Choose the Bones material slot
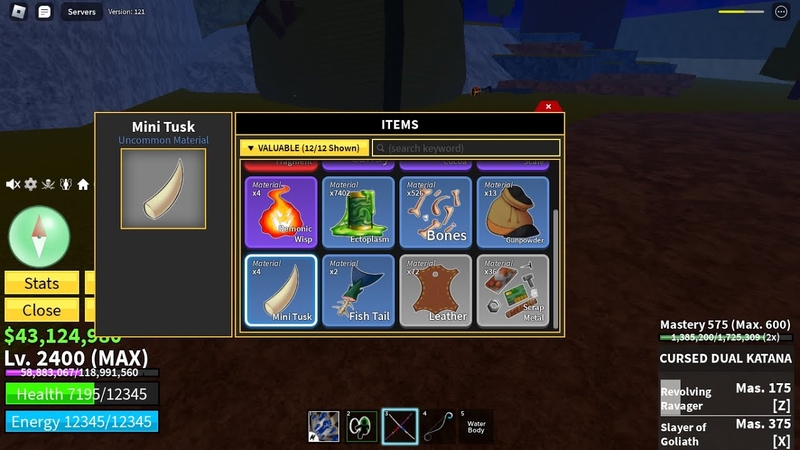Screen dimensions: 800x450 tap(436, 212)
